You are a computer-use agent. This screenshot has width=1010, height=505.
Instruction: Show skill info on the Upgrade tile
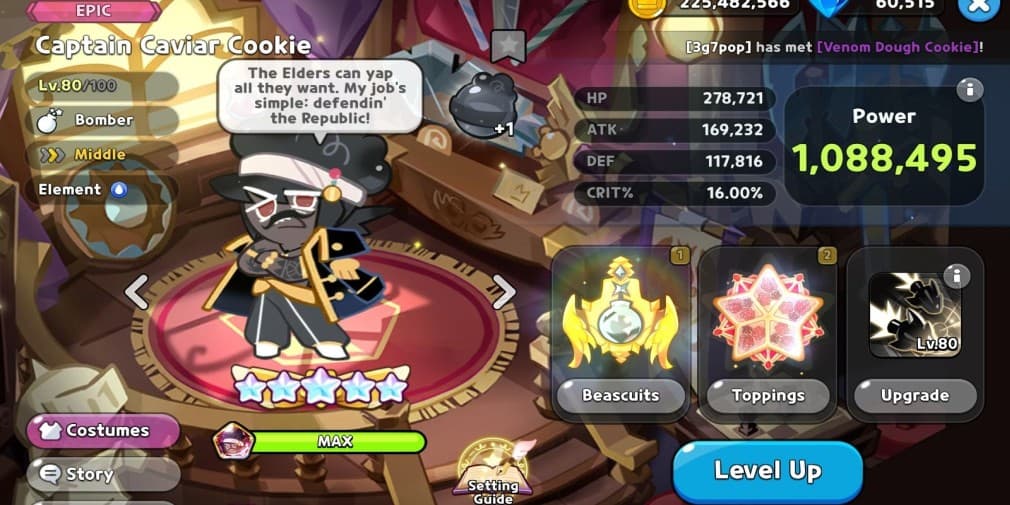[x=957, y=275]
